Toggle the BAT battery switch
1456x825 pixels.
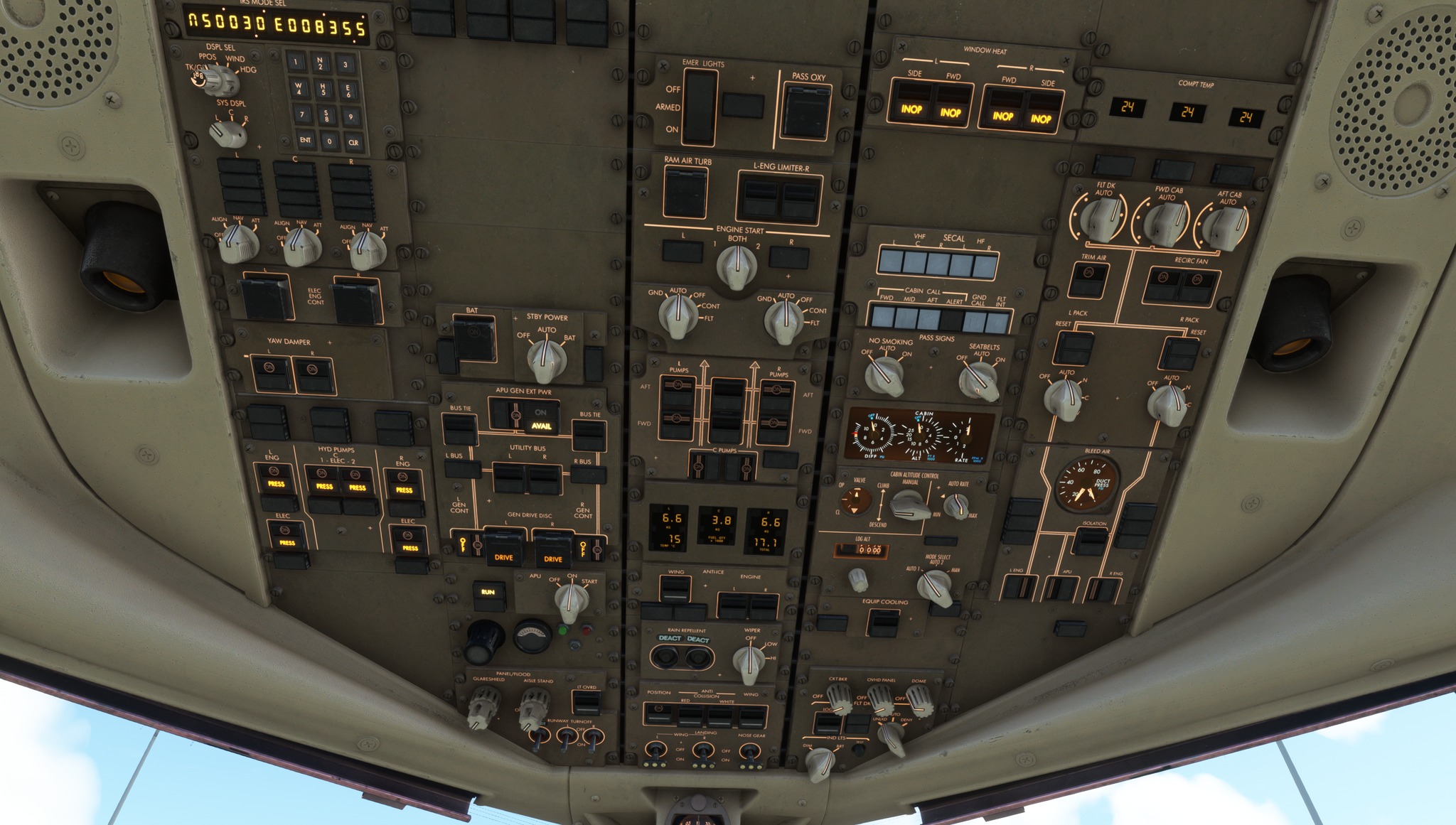(x=474, y=338)
